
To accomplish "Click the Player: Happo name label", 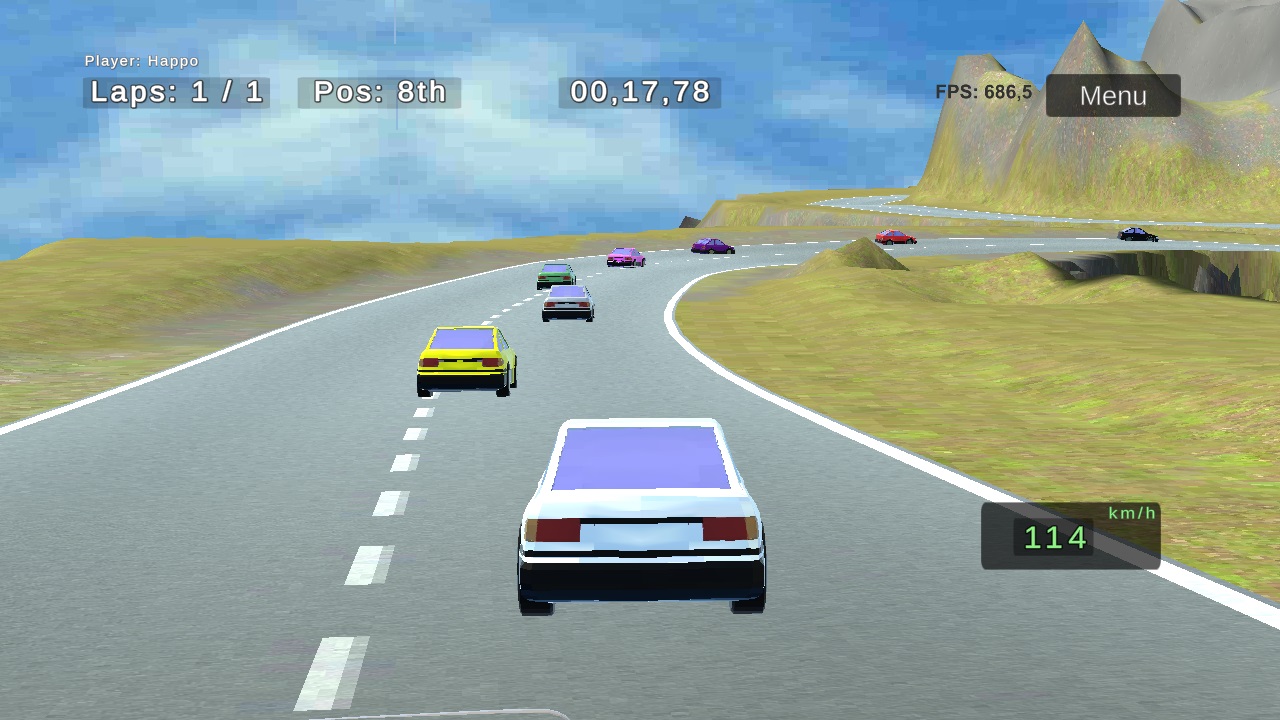I will [143, 61].
